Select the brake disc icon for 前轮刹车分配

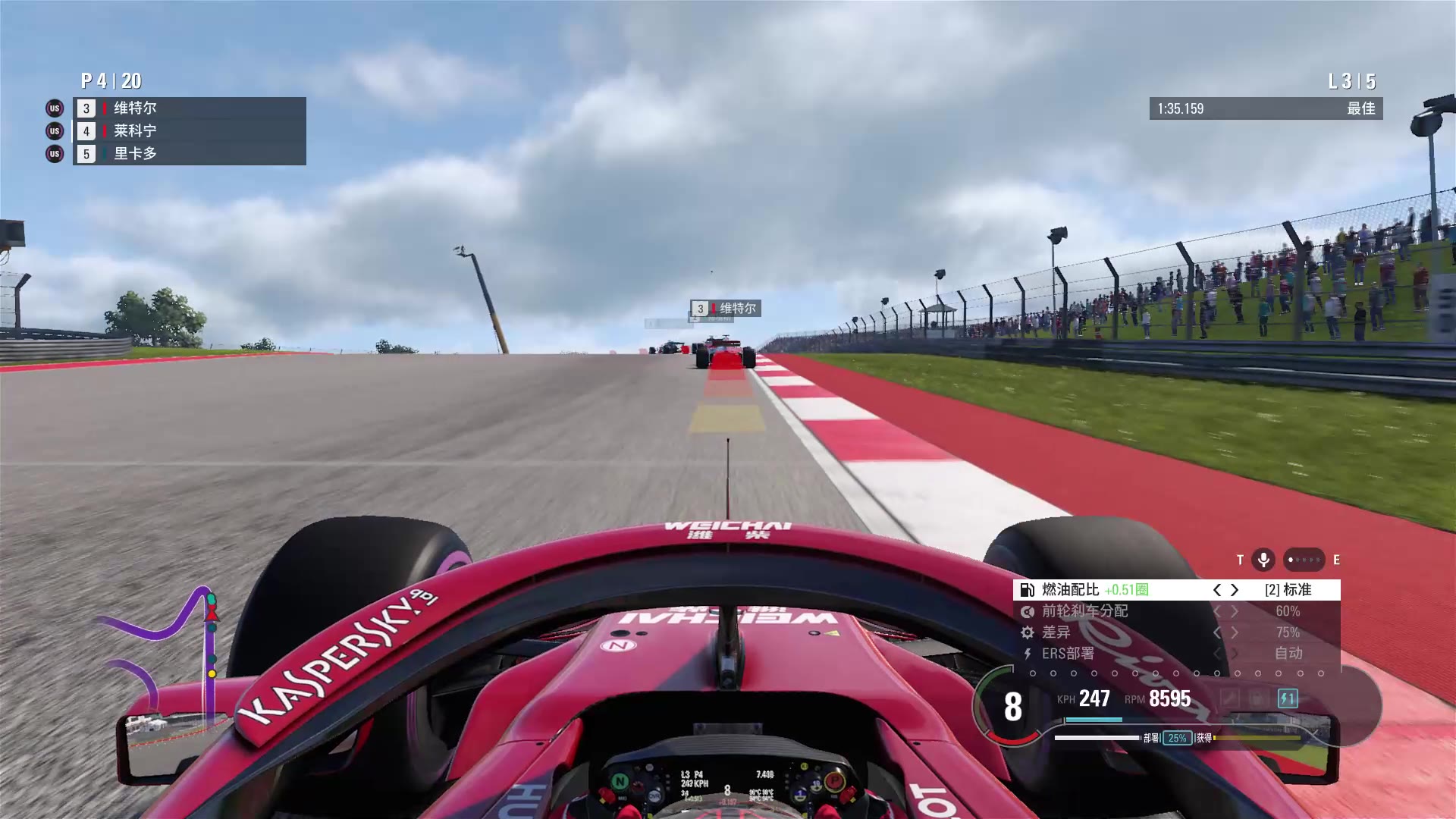pyautogui.click(x=1028, y=612)
